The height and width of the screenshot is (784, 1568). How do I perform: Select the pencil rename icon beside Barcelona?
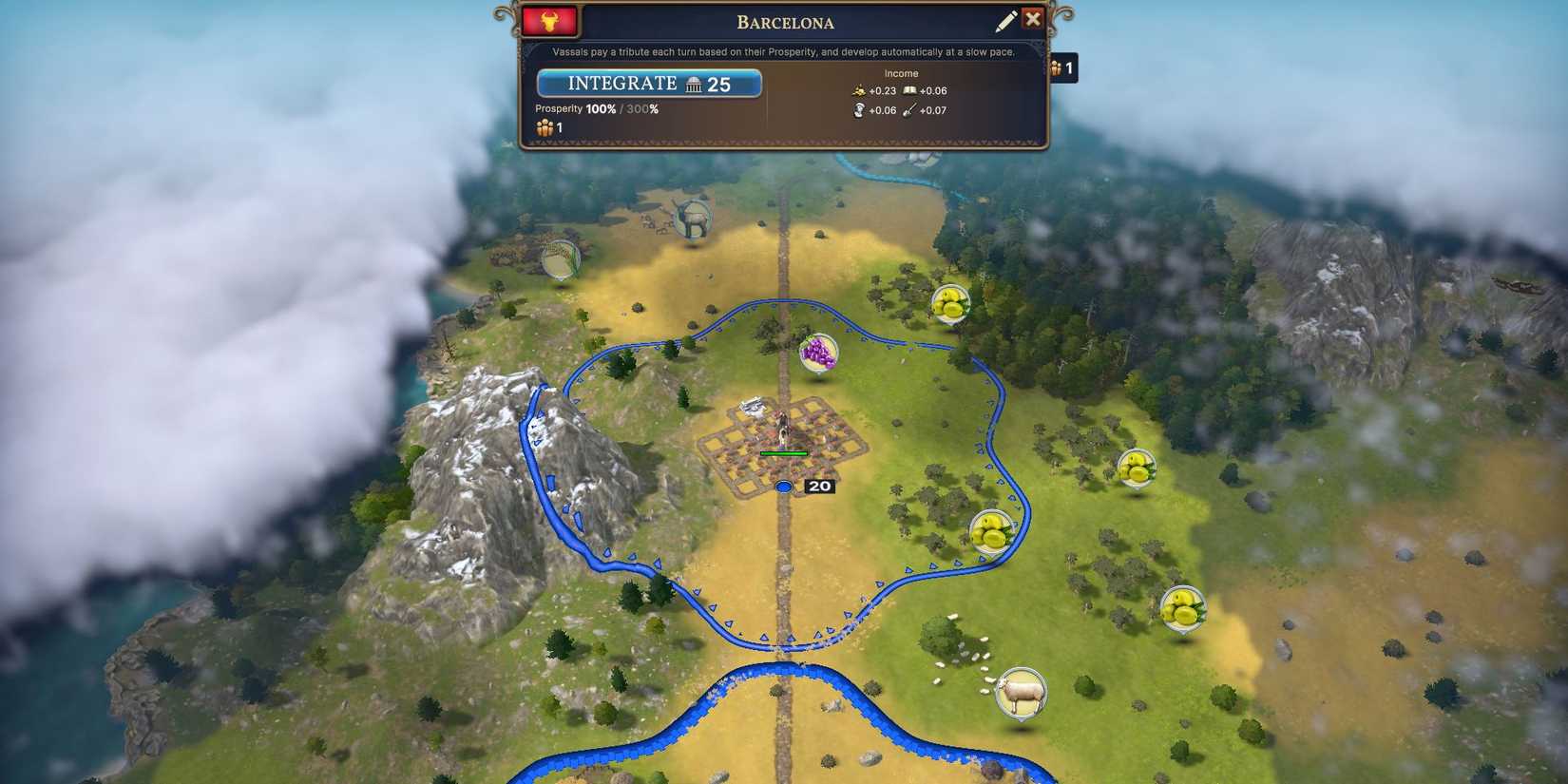click(x=1006, y=19)
